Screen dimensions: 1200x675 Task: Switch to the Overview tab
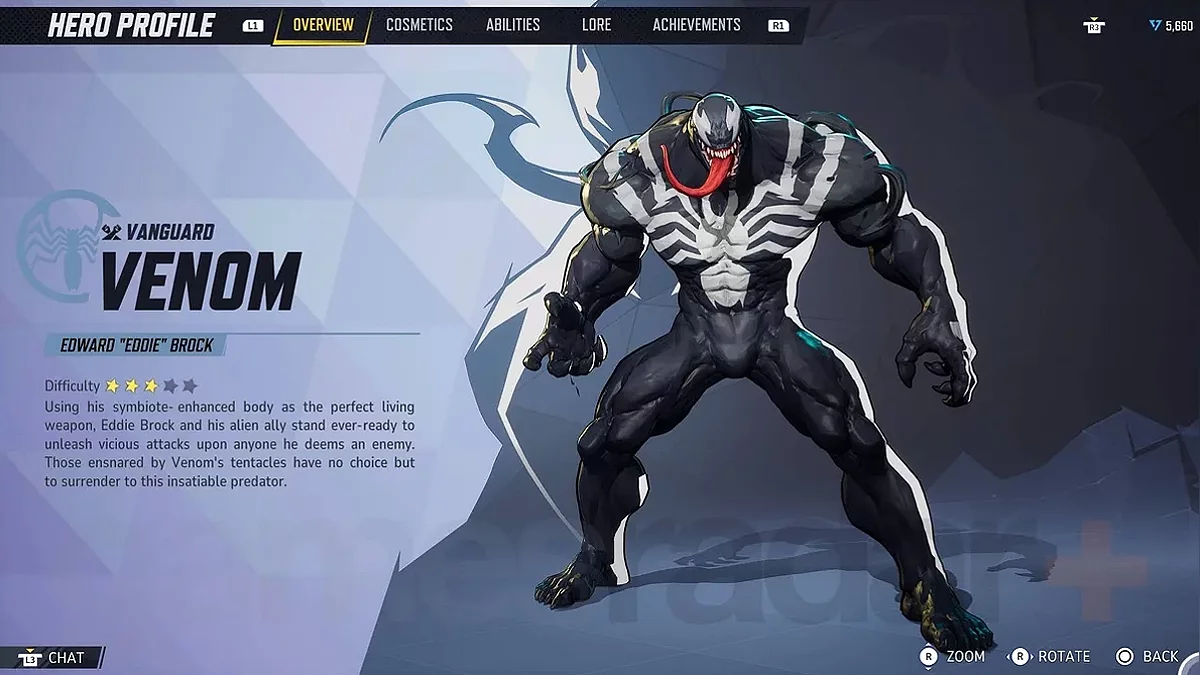[x=322, y=25]
